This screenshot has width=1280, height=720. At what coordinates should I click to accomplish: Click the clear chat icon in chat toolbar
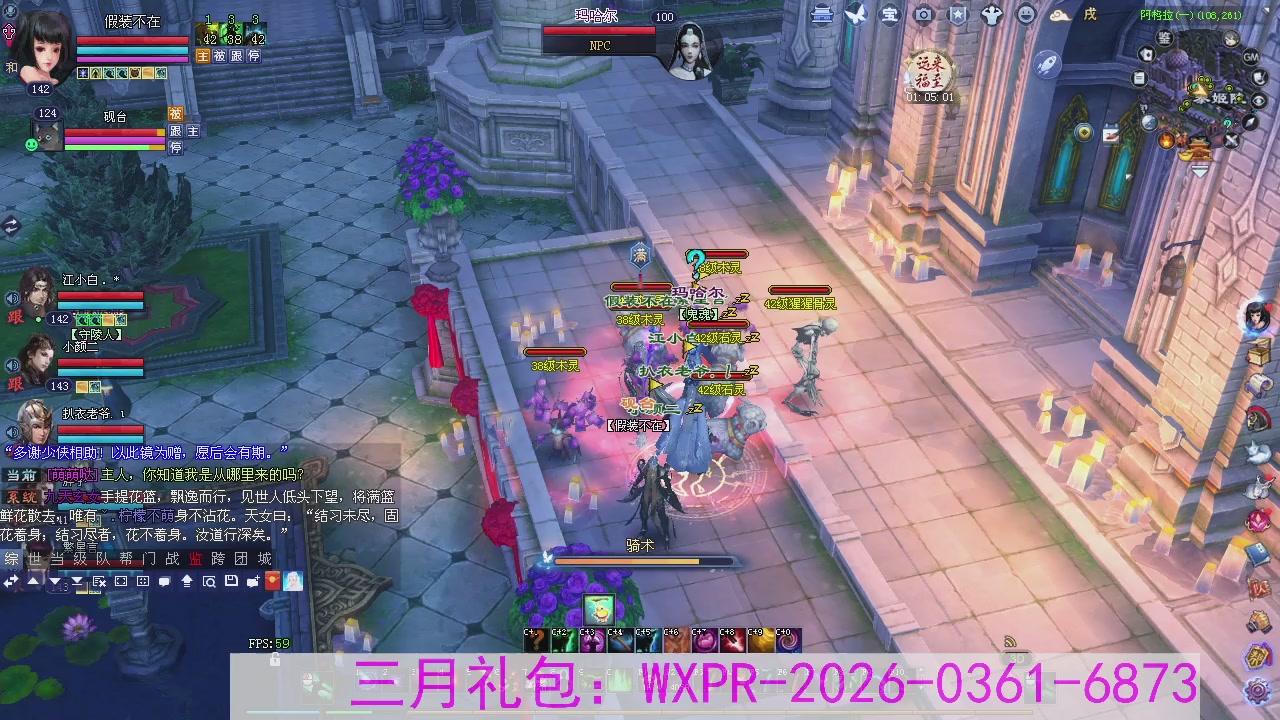pyautogui.click(x=99, y=580)
